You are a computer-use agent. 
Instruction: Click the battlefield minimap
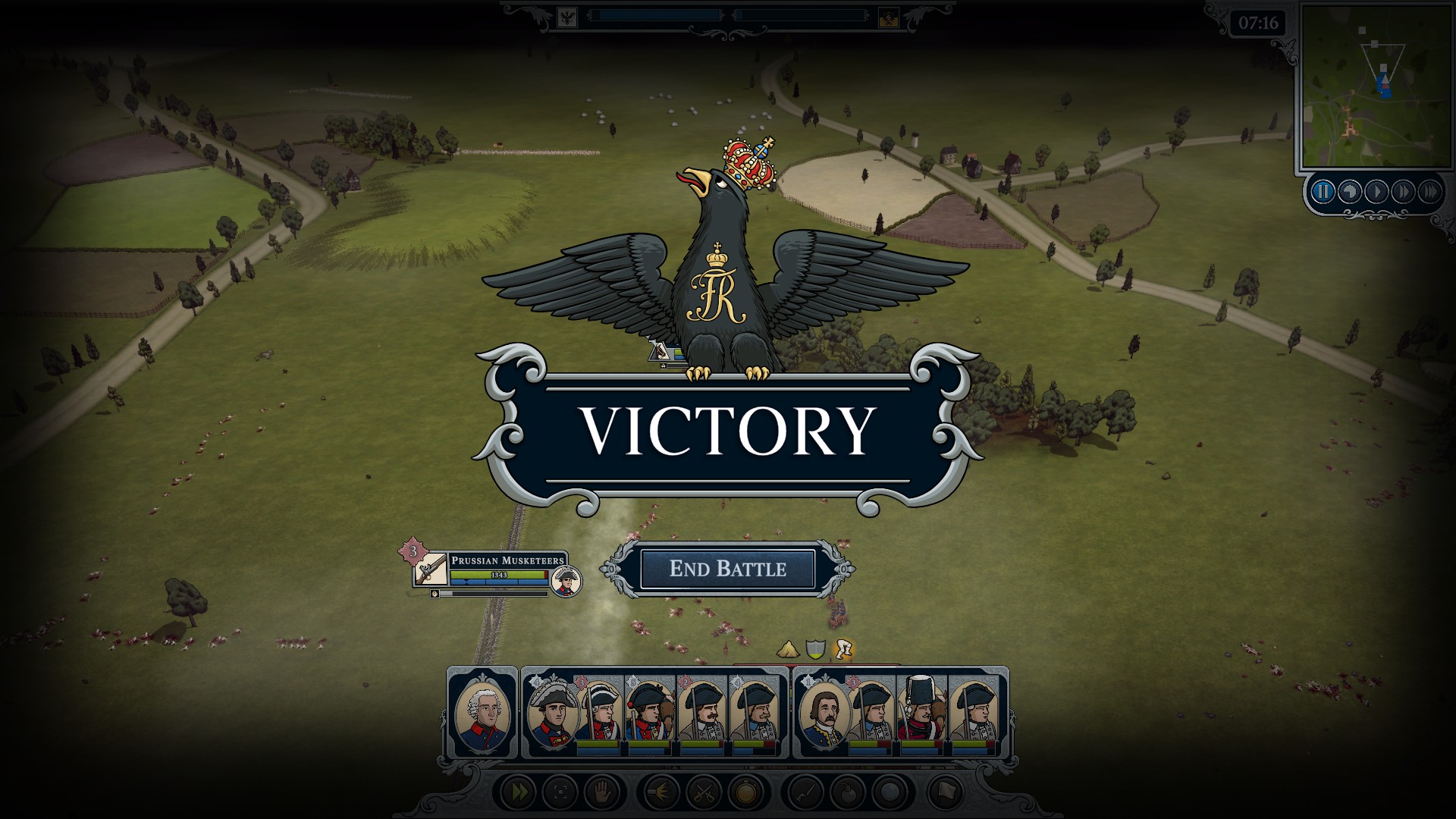[x=1374, y=87]
